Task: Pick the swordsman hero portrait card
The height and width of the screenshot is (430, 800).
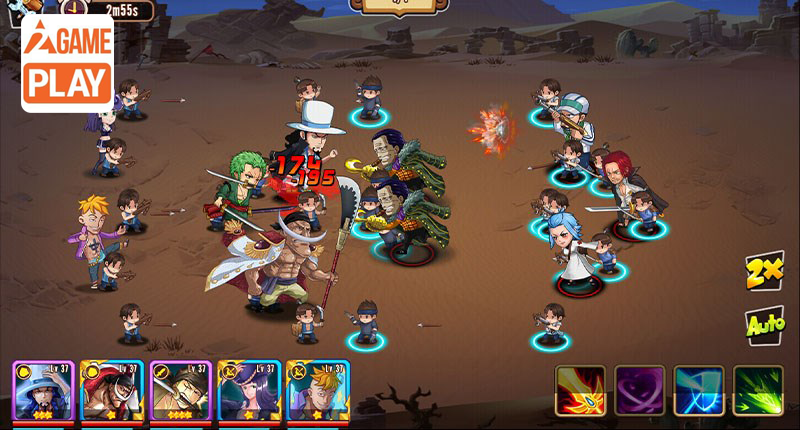Action: [x=181, y=391]
